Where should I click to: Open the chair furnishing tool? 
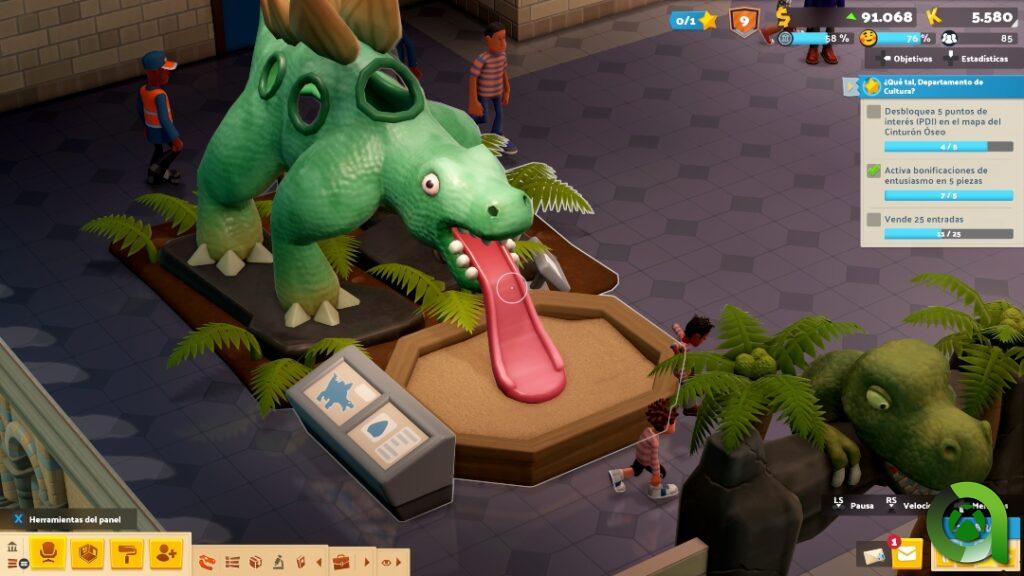(47, 552)
